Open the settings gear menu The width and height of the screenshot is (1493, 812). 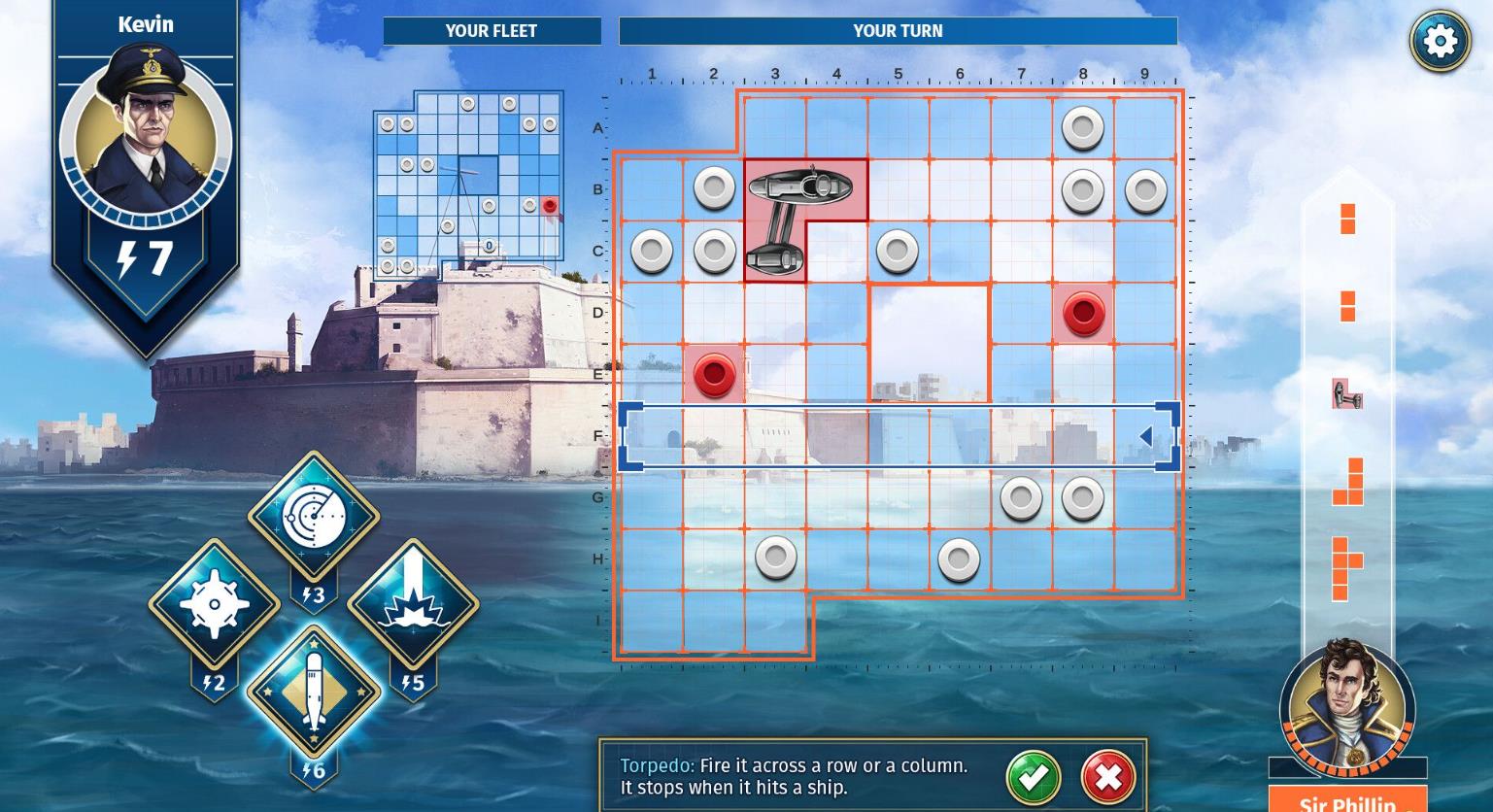(x=1440, y=40)
